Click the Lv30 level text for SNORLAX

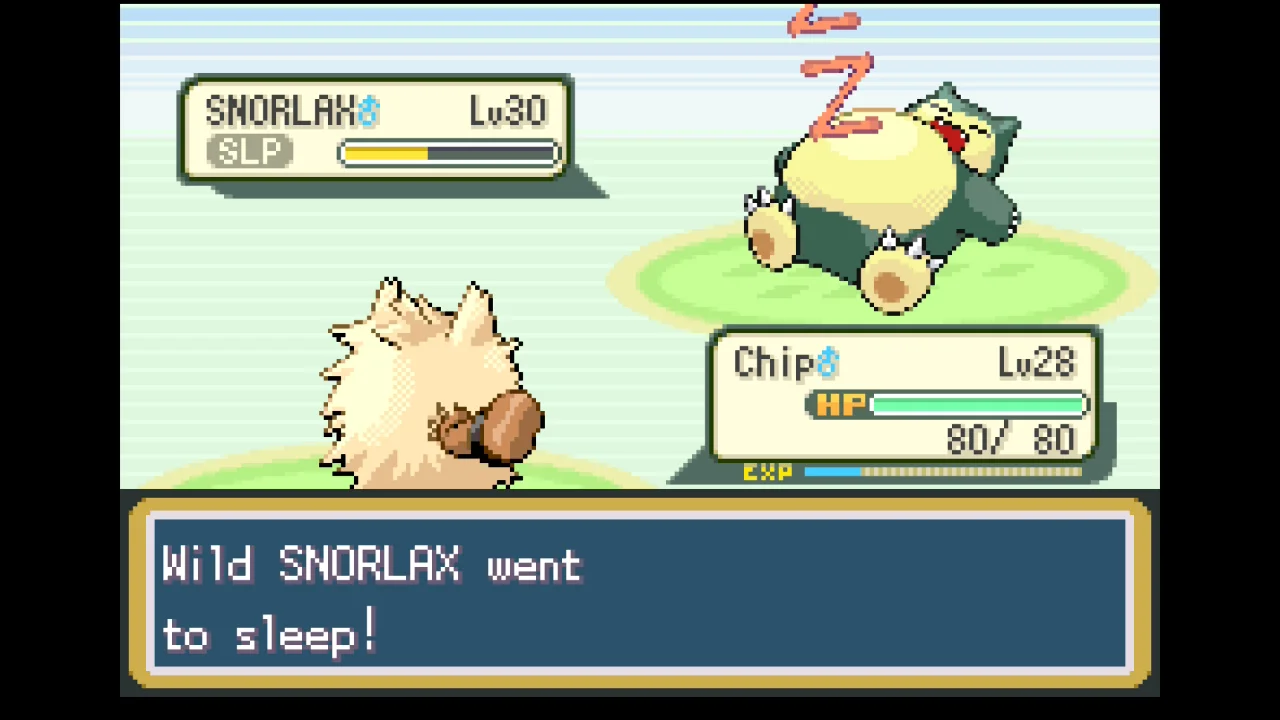(x=507, y=110)
